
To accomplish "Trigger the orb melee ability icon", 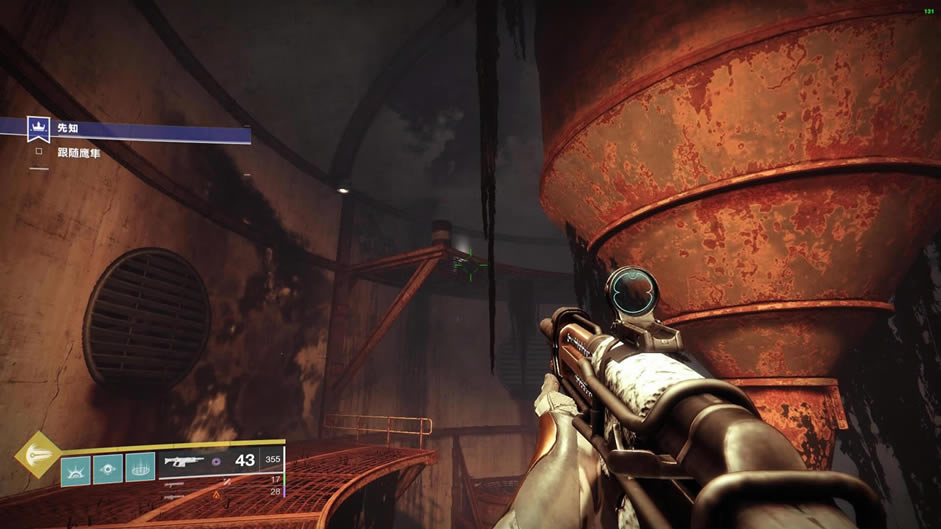I will (108, 469).
